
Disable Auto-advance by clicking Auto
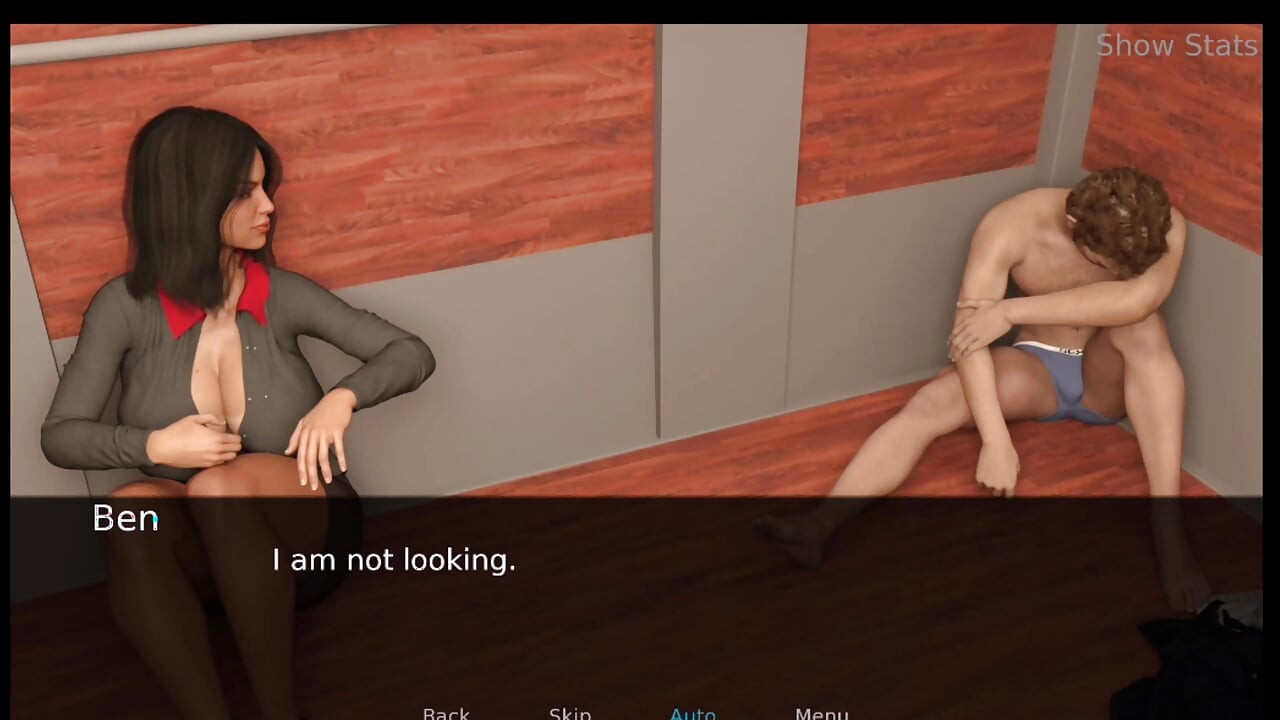693,712
